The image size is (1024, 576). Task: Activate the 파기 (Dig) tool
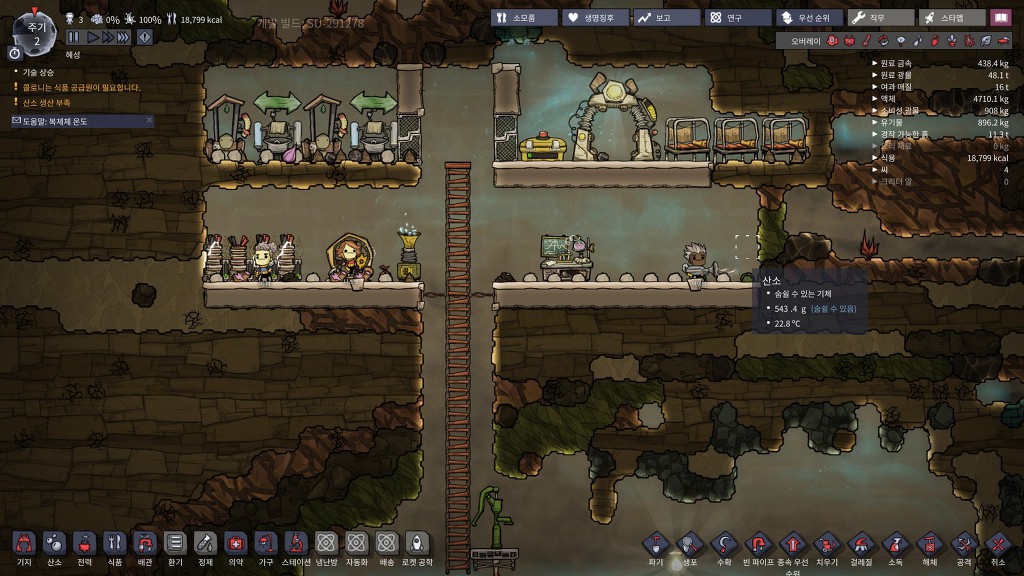[x=655, y=545]
